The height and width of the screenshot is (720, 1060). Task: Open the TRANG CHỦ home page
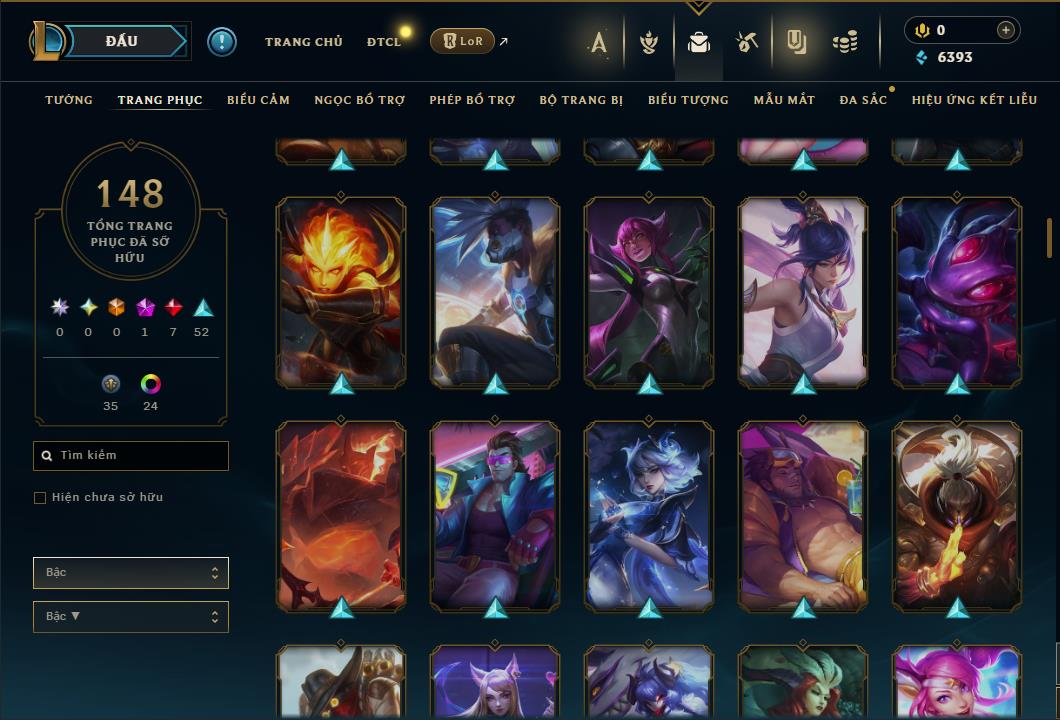[x=303, y=42]
